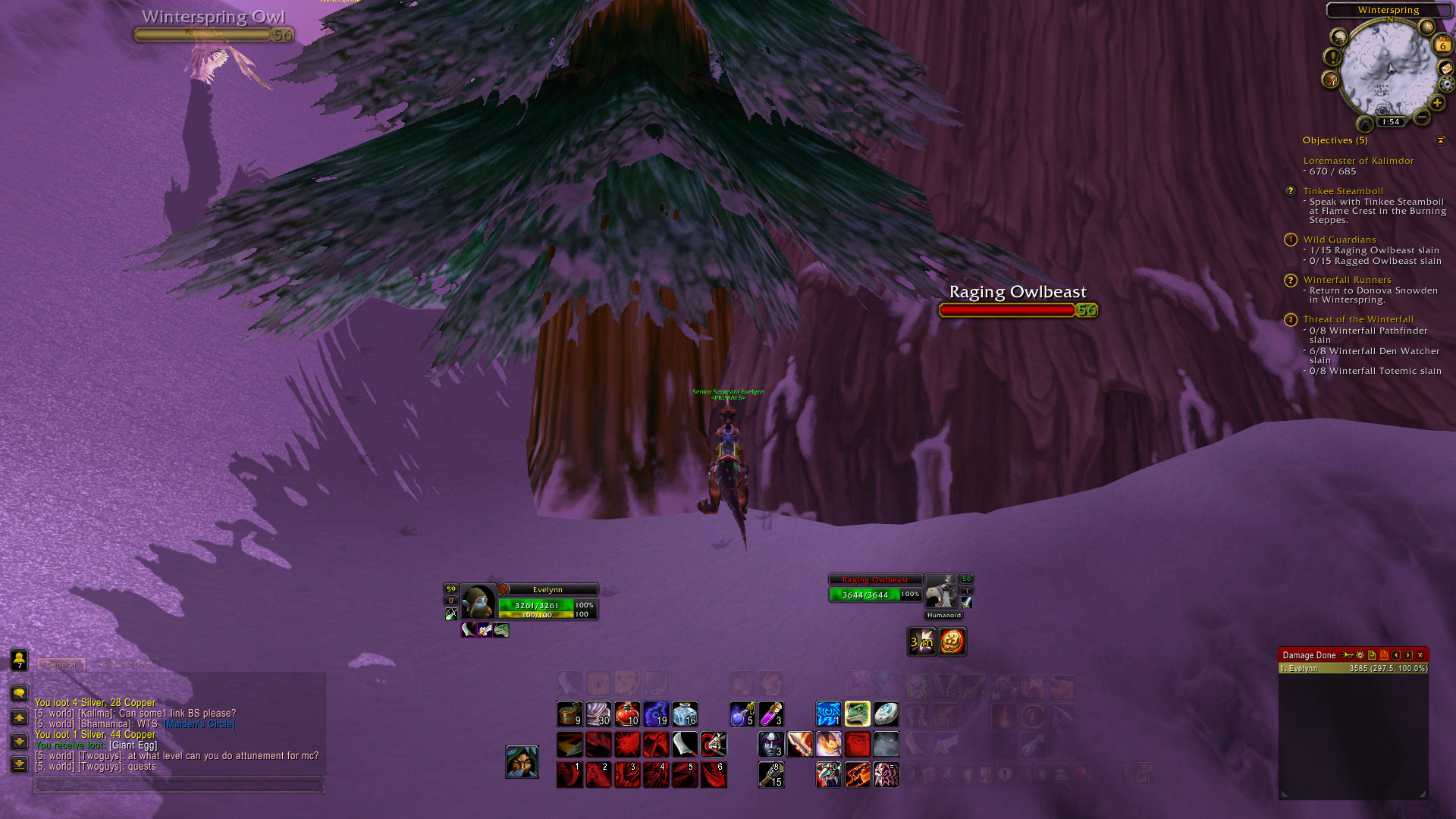Open the Damage Done report icon
Screen dimensions: 1456x819
point(1372,655)
